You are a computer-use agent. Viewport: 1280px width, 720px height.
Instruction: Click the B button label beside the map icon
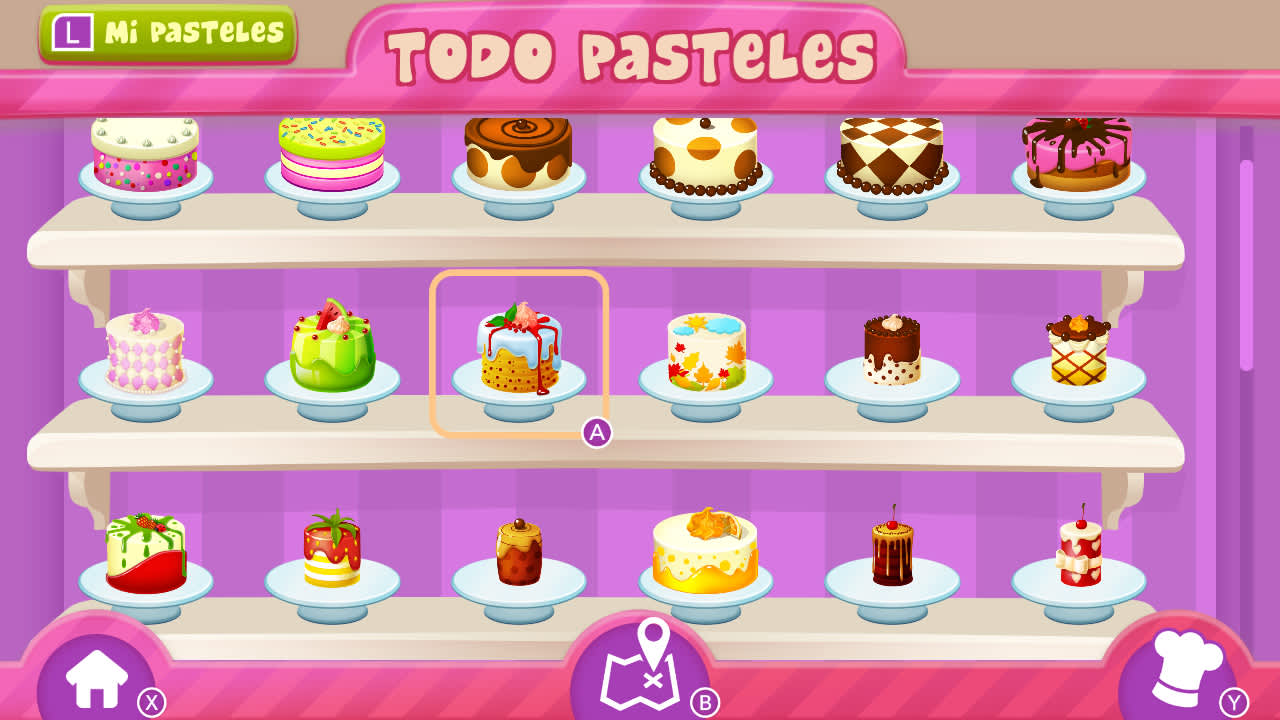click(x=706, y=702)
